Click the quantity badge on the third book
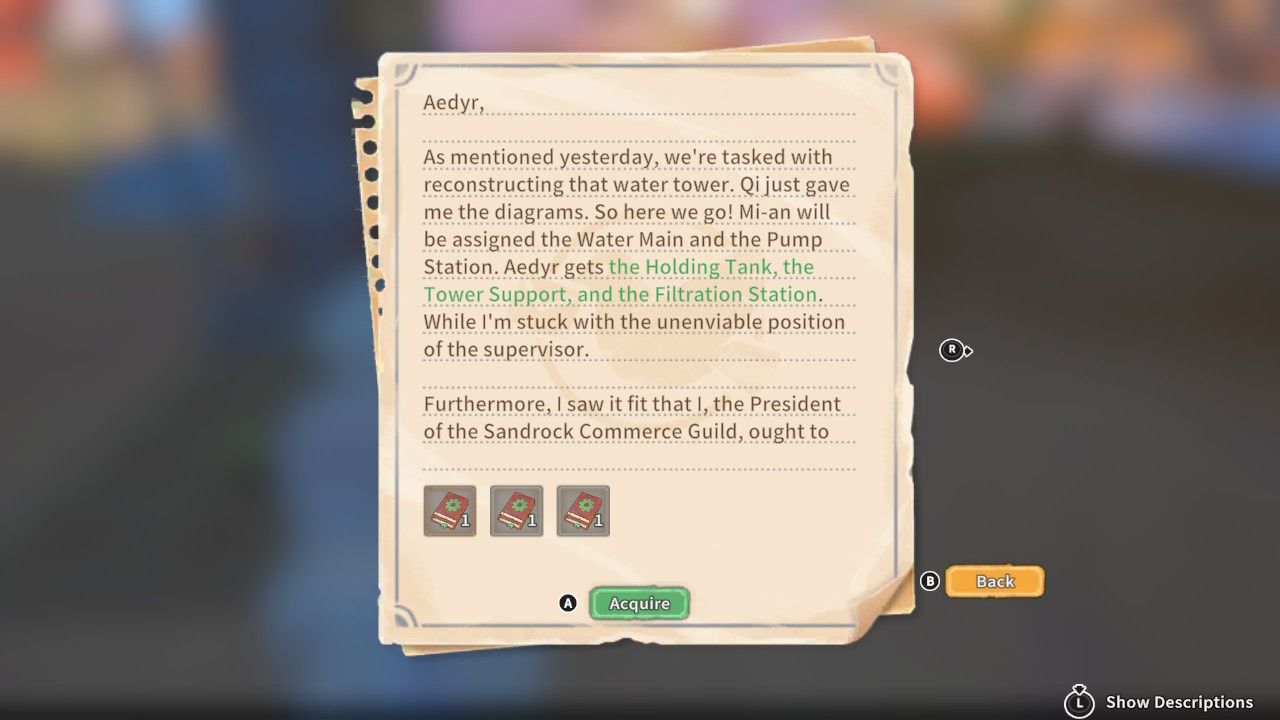This screenshot has height=720, width=1280. pos(596,521)
